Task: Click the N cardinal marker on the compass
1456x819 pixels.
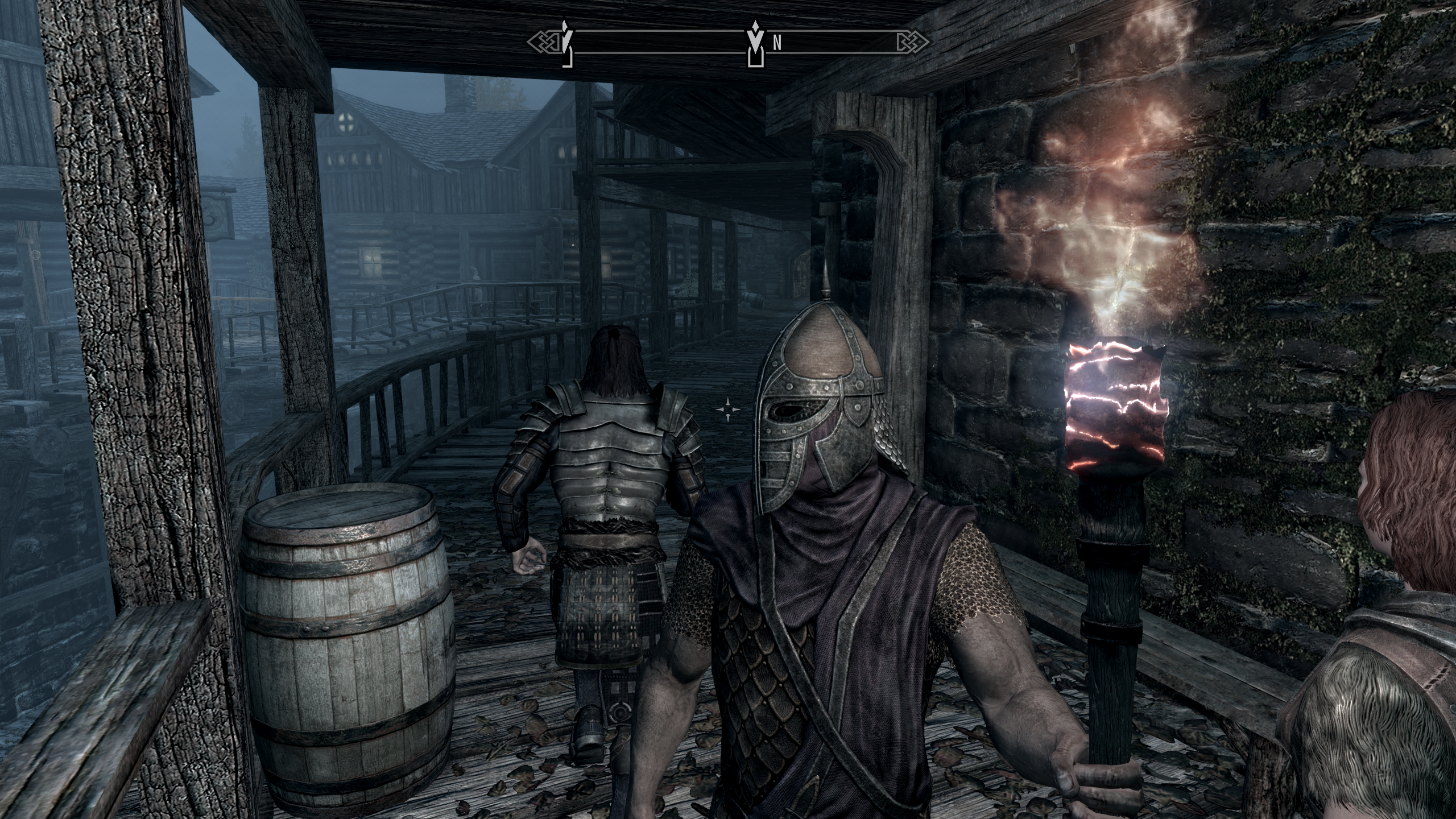Action: 778,43
